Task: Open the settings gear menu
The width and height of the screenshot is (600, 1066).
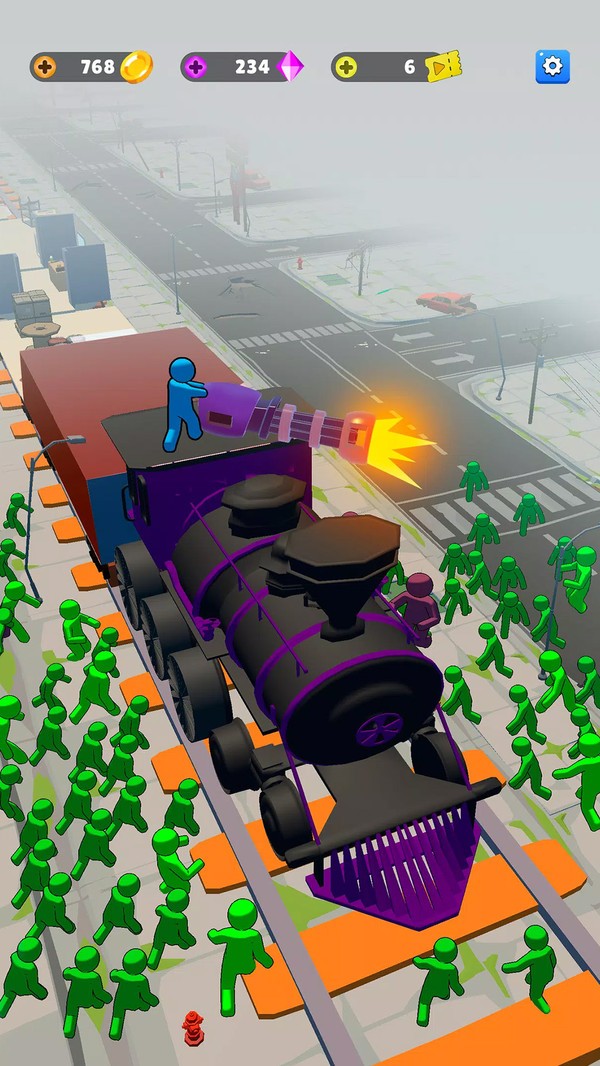Action: pos(552,67)
